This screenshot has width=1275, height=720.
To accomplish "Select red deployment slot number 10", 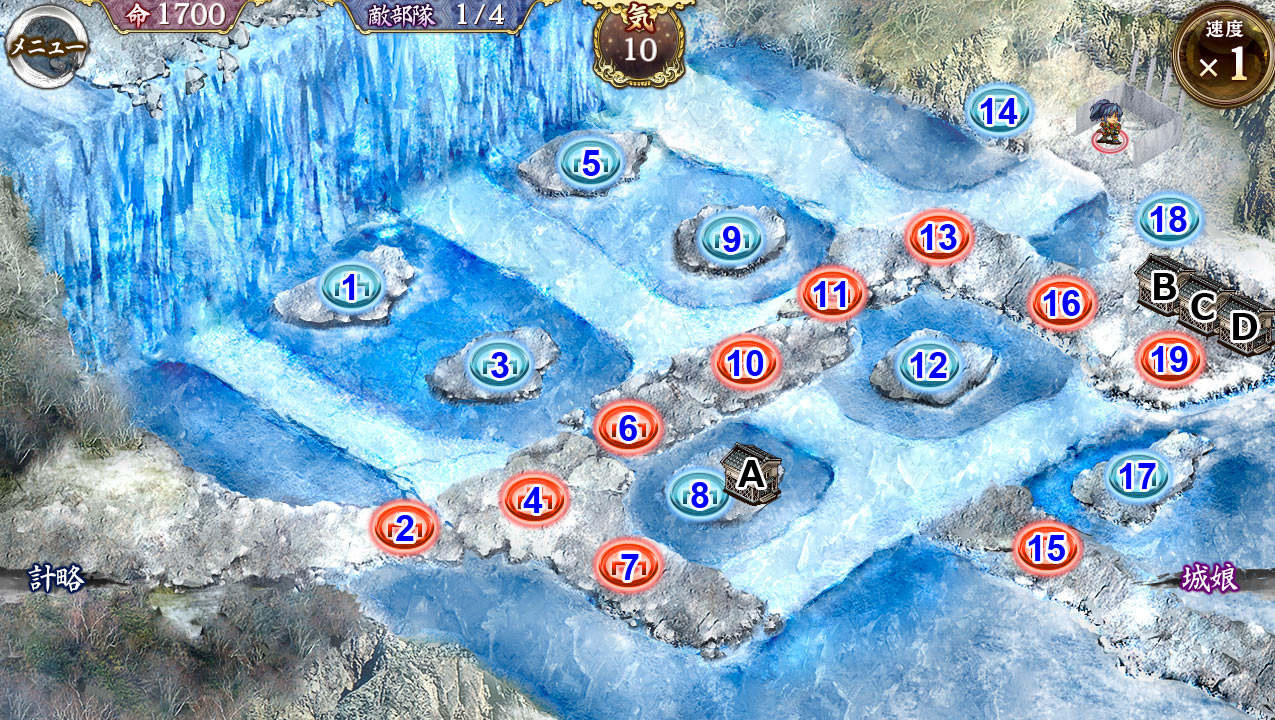I will point(746,363).
